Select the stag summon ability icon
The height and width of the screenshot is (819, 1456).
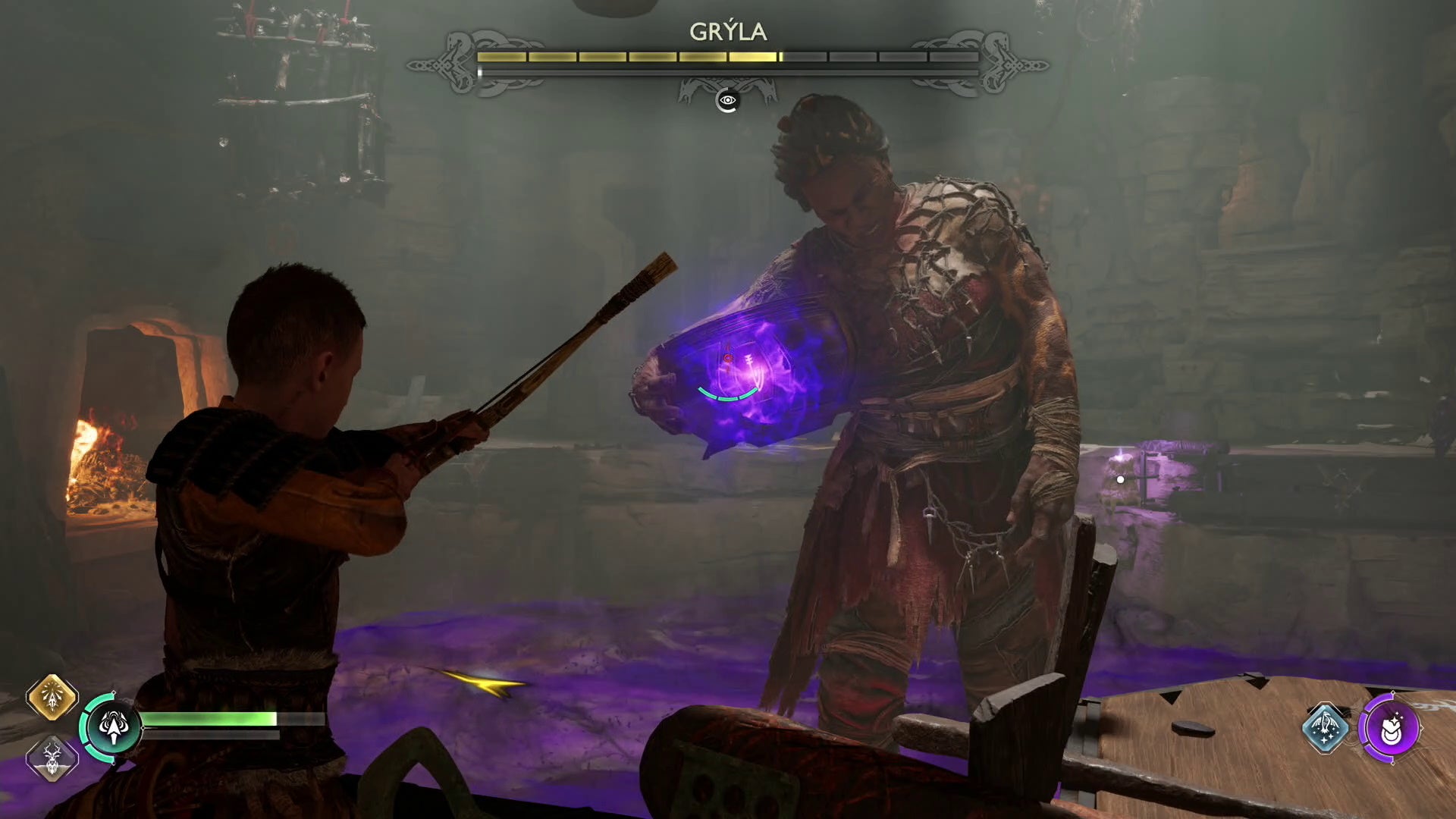coord(52,758)
